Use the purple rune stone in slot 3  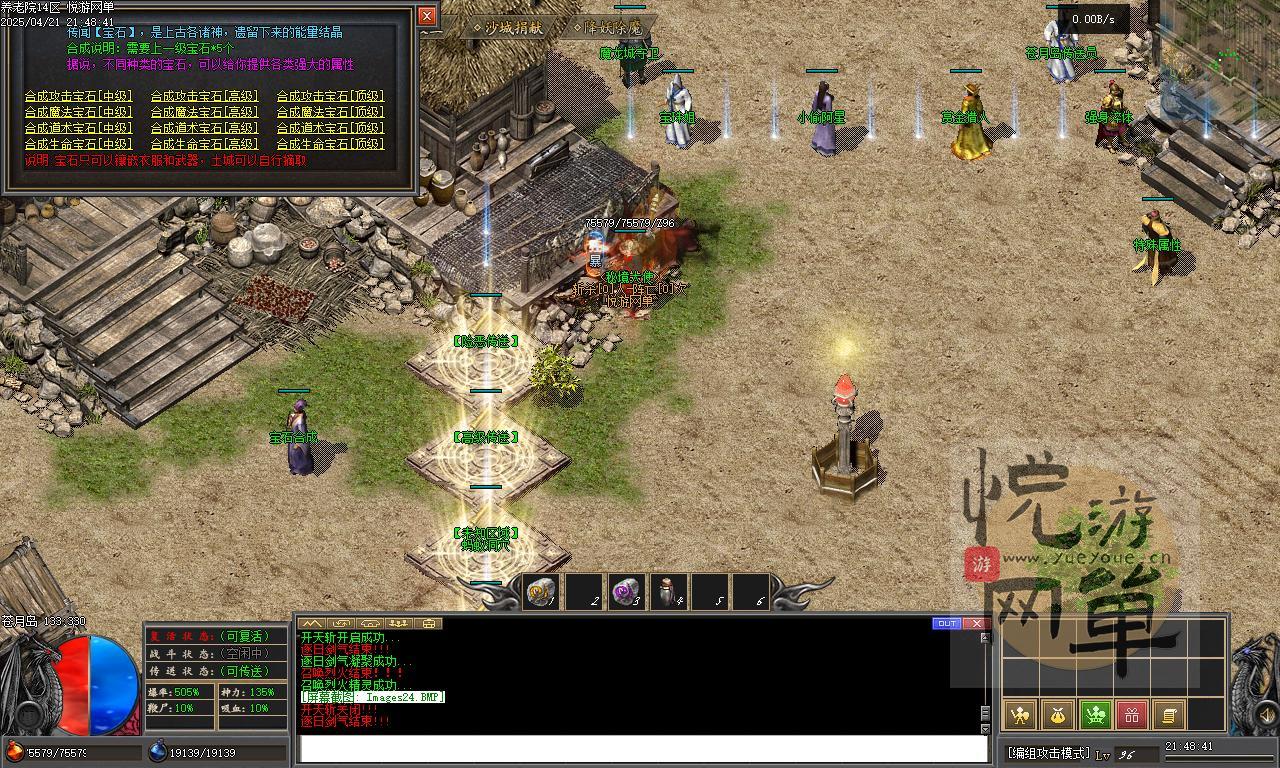point(626,592)
